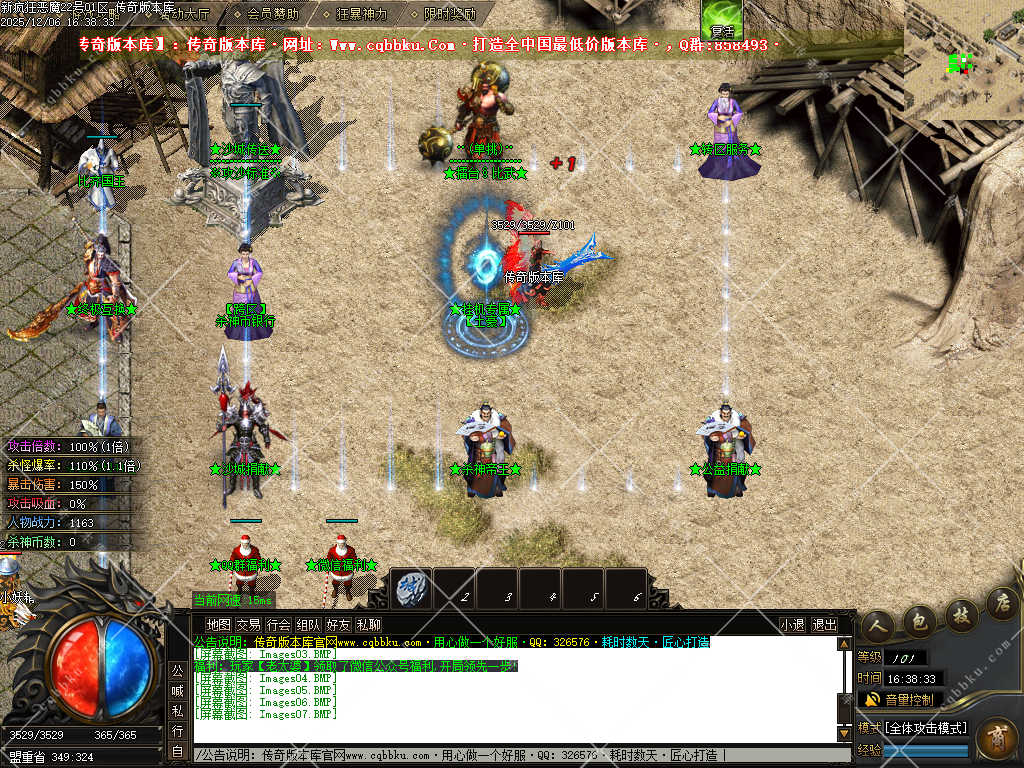Click the 退出 exit game button
Image resolution: width=1024 pixels, height=768 pixels.
tap(824, 625)
